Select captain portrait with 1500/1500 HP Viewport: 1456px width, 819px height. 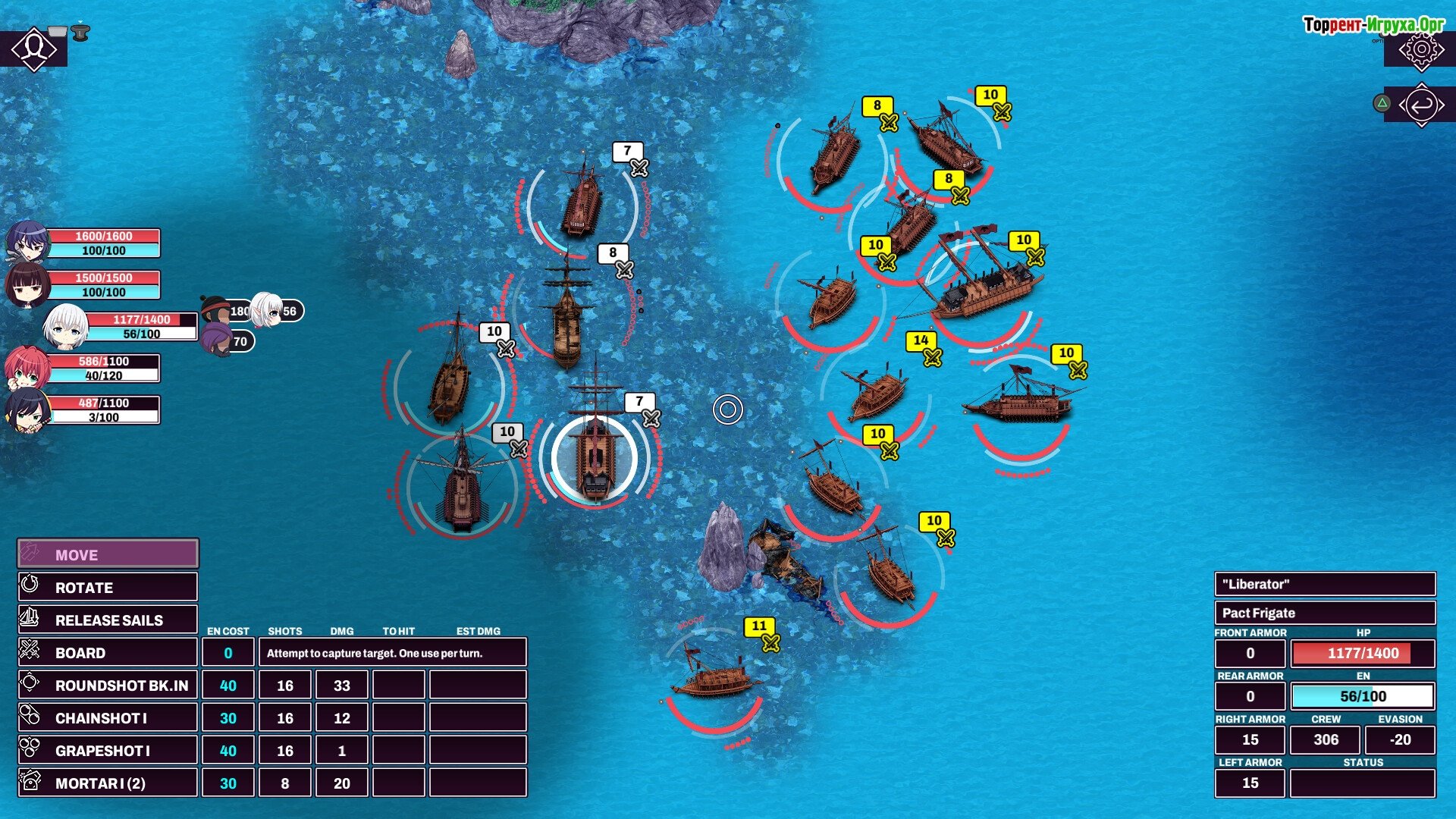pyautogui.click(x=27, y=285)
